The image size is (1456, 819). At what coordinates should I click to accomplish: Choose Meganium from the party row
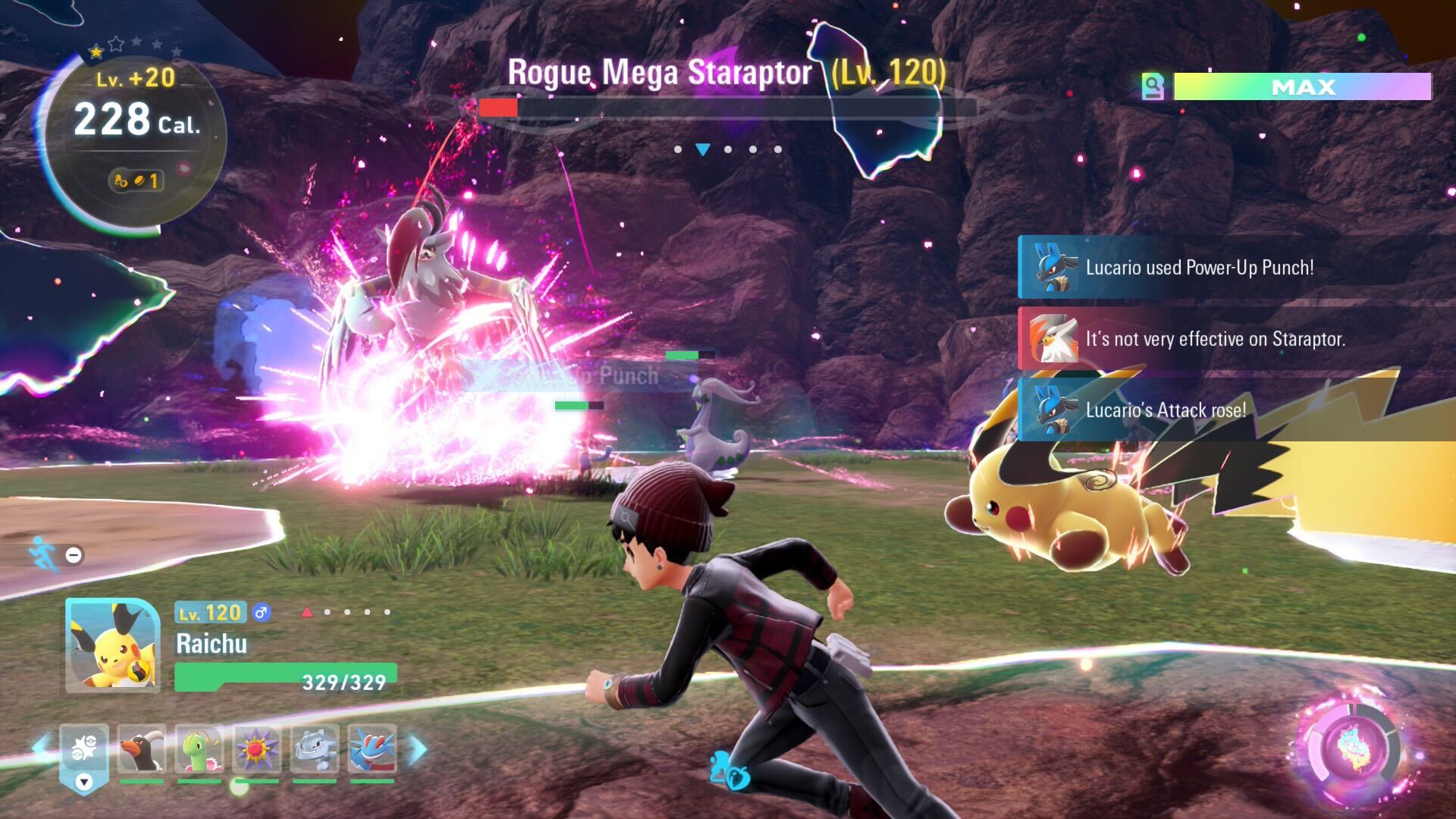[199, 748]
